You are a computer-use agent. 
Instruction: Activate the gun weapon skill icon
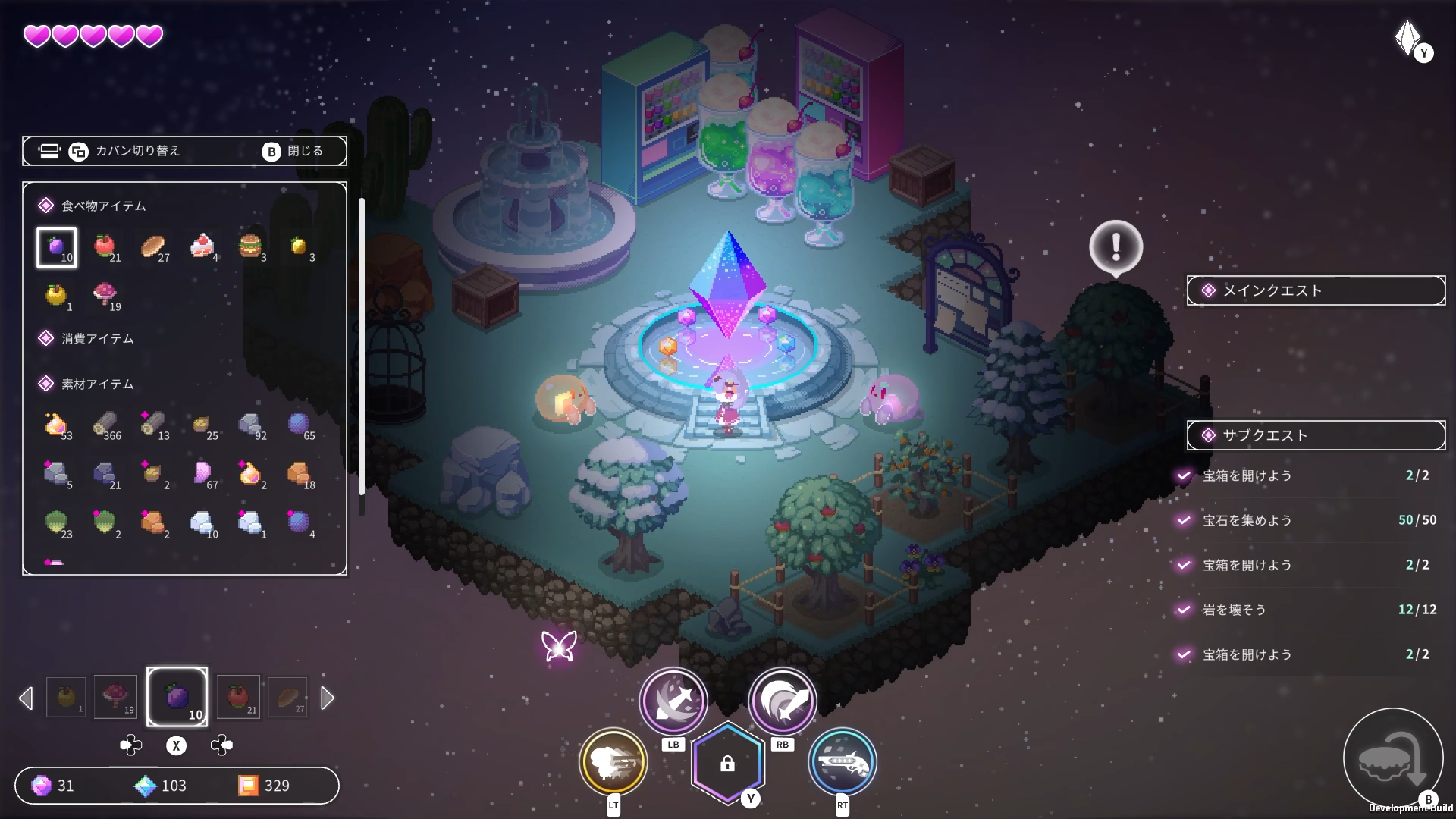click(843, 761)
